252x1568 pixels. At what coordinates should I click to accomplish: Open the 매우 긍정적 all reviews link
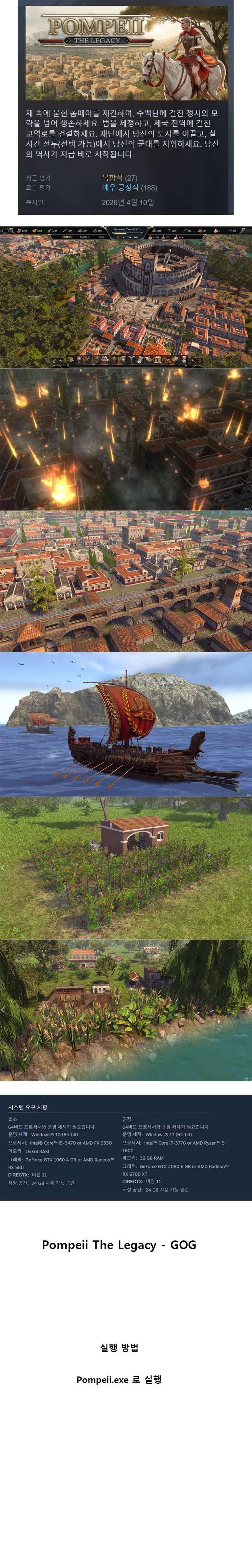(121, 188)
